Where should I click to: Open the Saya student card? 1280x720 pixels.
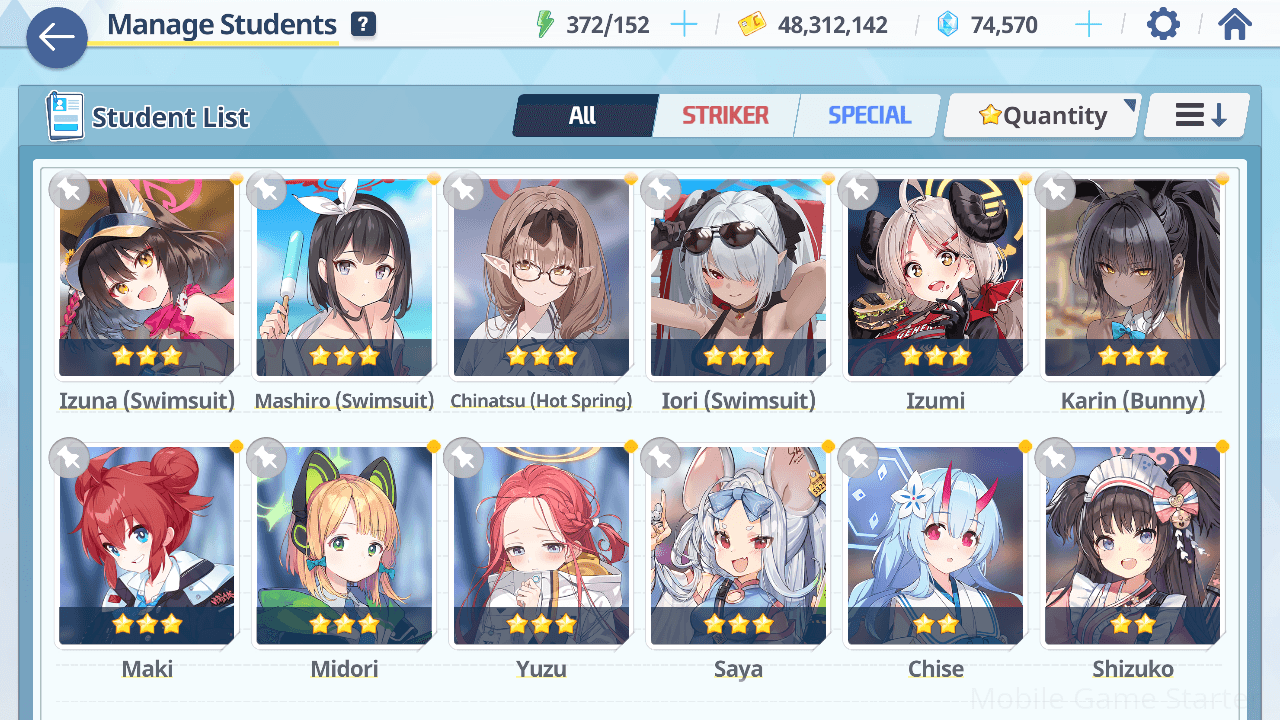point(738,546)
